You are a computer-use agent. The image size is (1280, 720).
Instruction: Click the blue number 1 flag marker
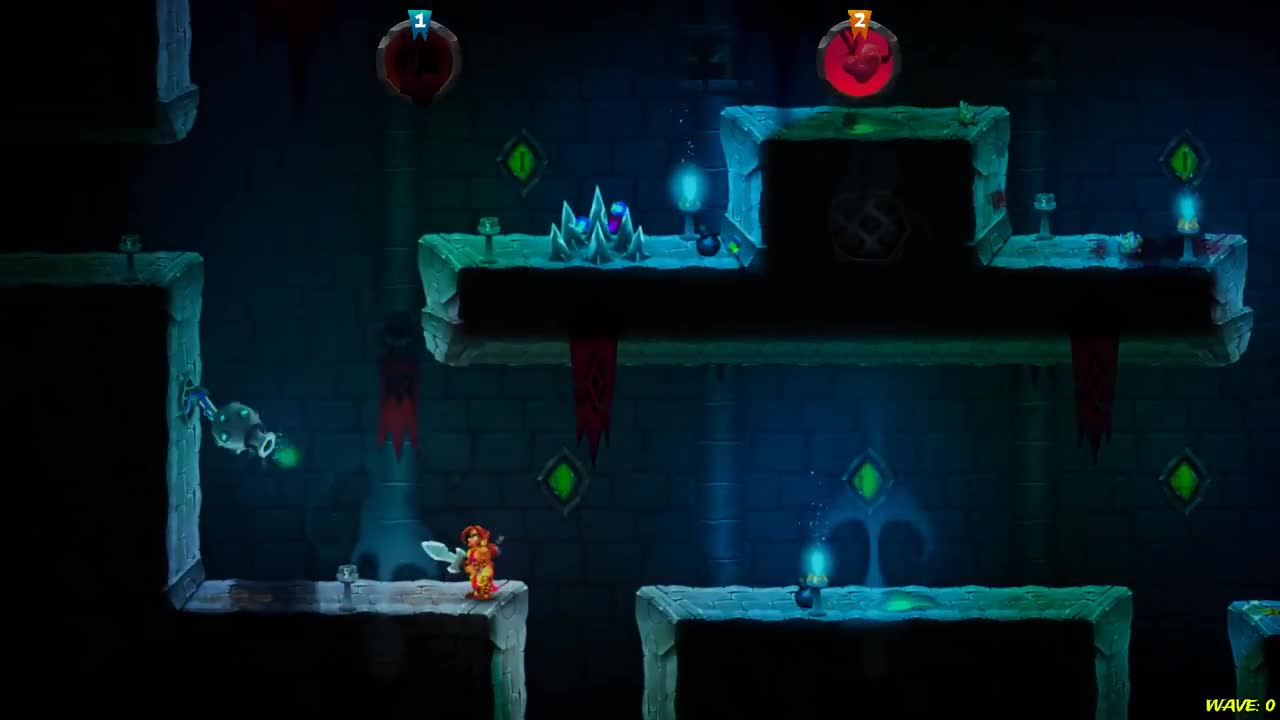[x=419, y=18]
